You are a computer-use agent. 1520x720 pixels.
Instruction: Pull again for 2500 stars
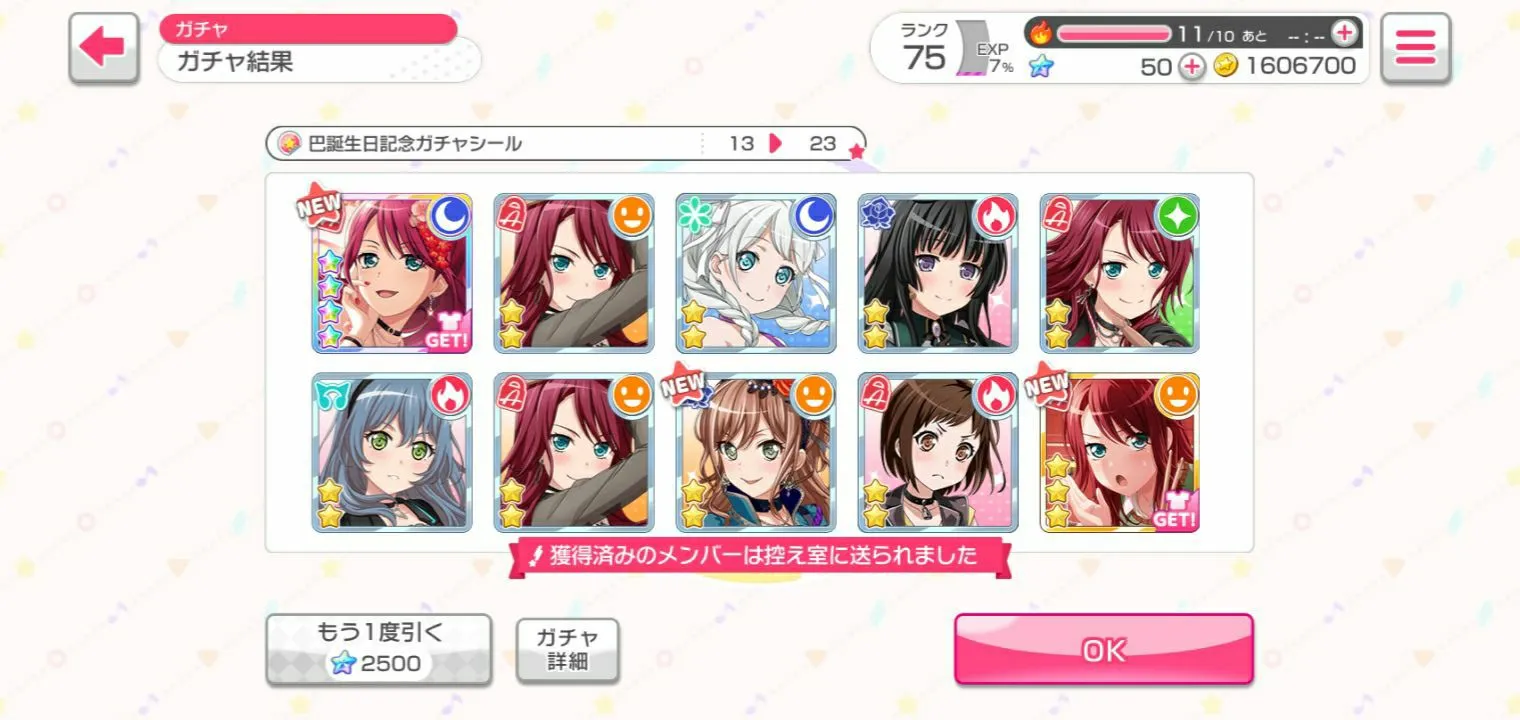pyautogui.click(x=378, y=649)
